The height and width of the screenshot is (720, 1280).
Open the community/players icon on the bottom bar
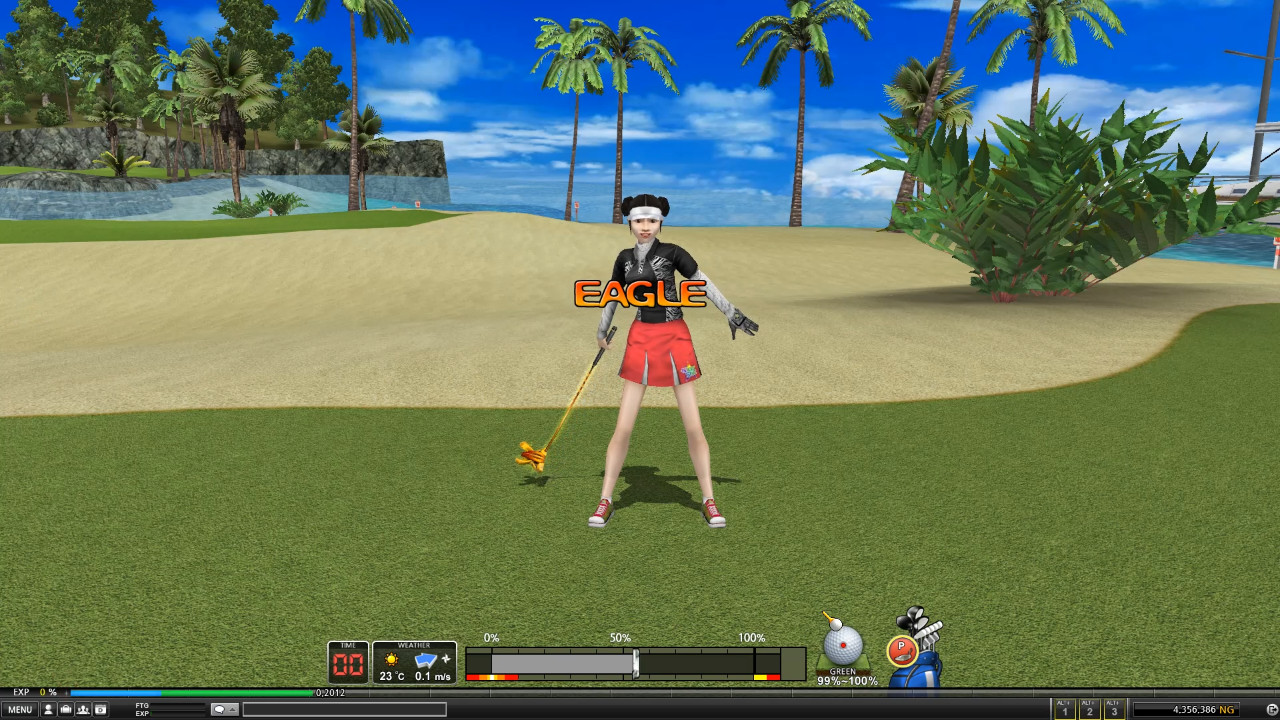(83, 709)
